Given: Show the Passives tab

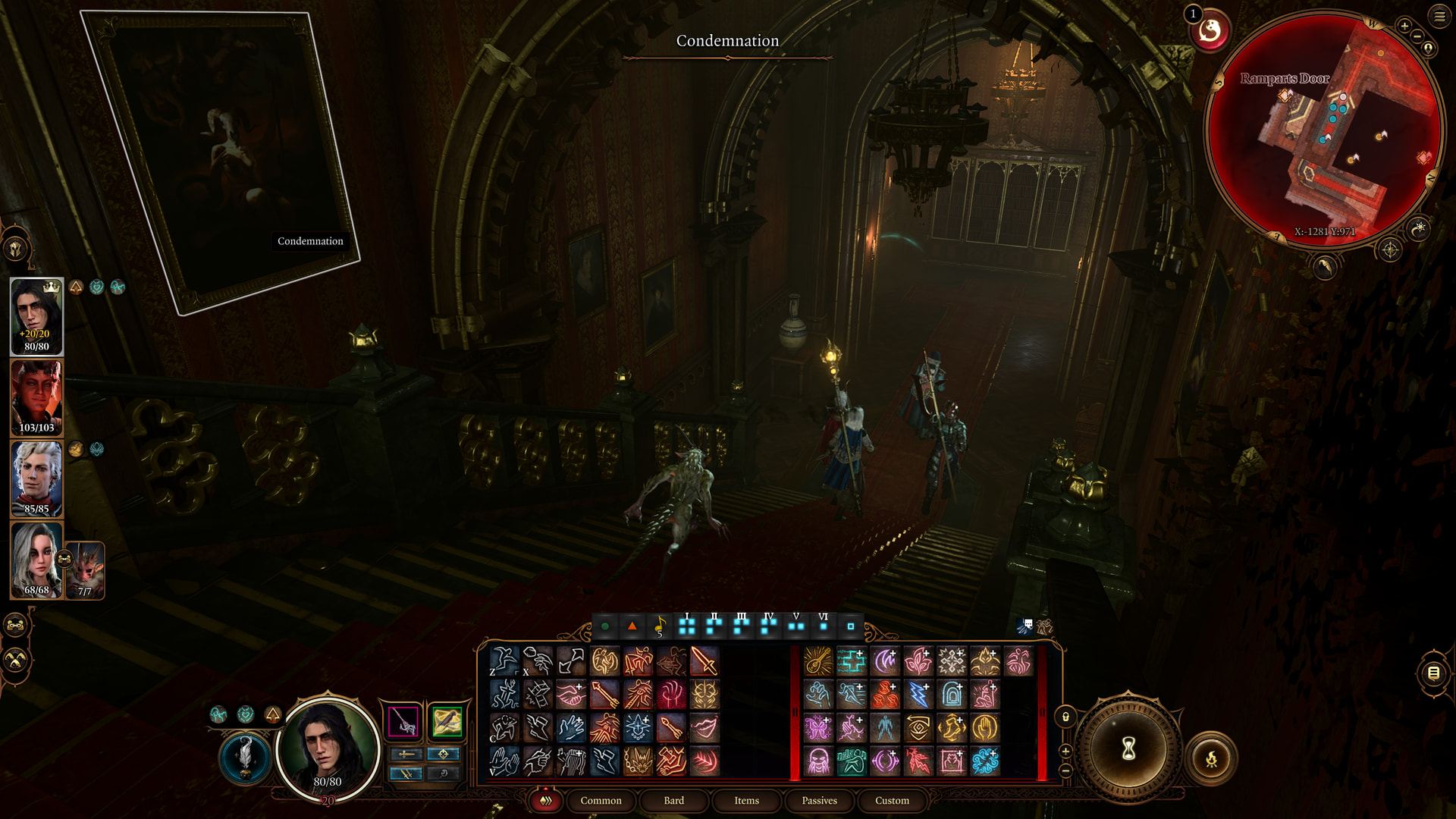Looking at the screenshot, I should pyautogui.click(x=819, y=800).
